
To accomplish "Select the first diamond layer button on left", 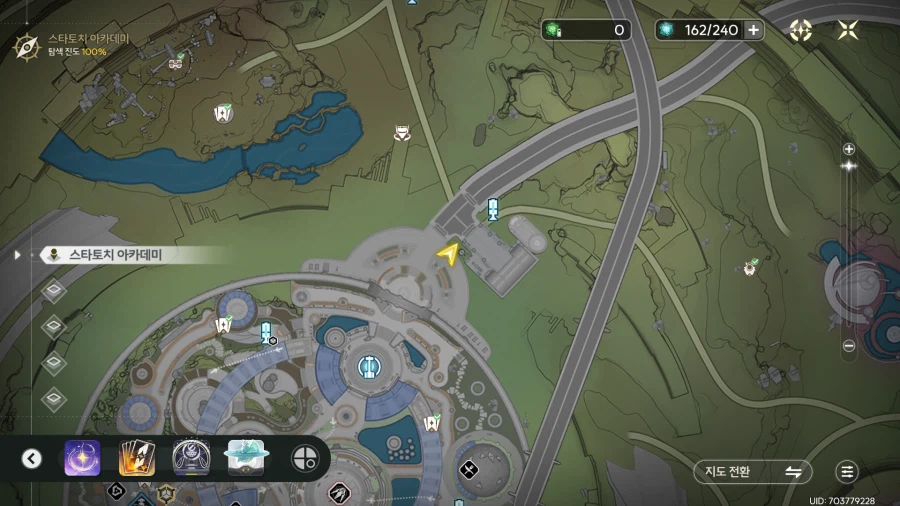I will coord(55,291).
